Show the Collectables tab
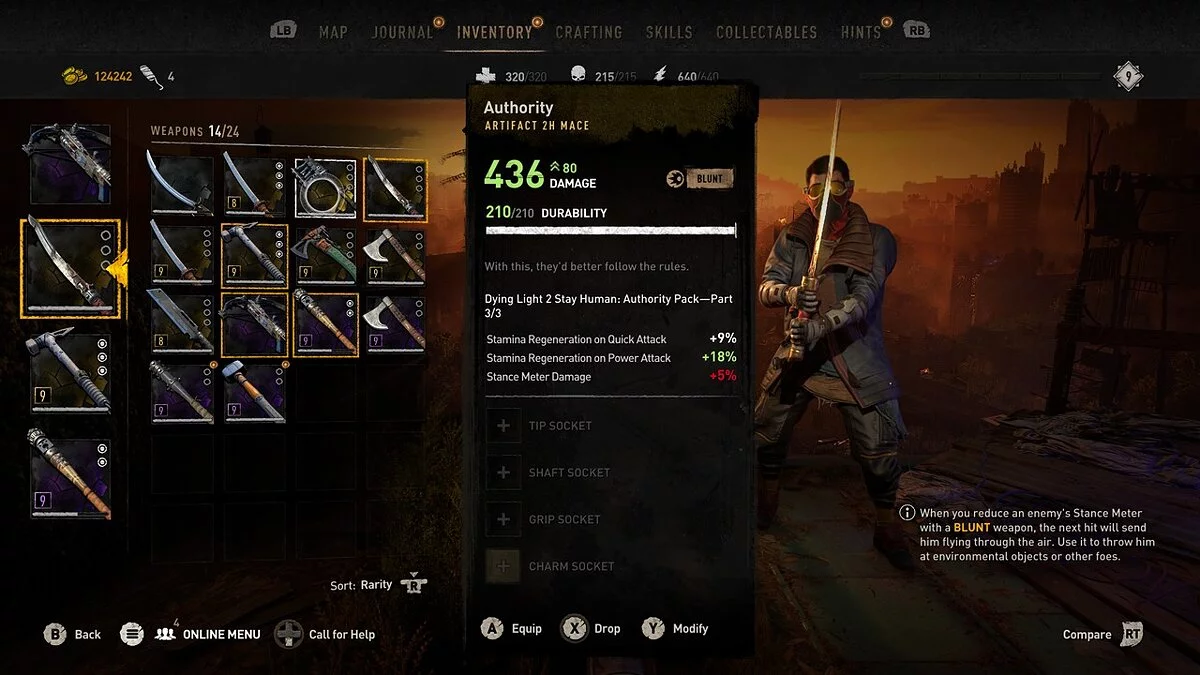Image resolution: width=1200 pixels, height=675 pixels. click(x=766, y=32)
